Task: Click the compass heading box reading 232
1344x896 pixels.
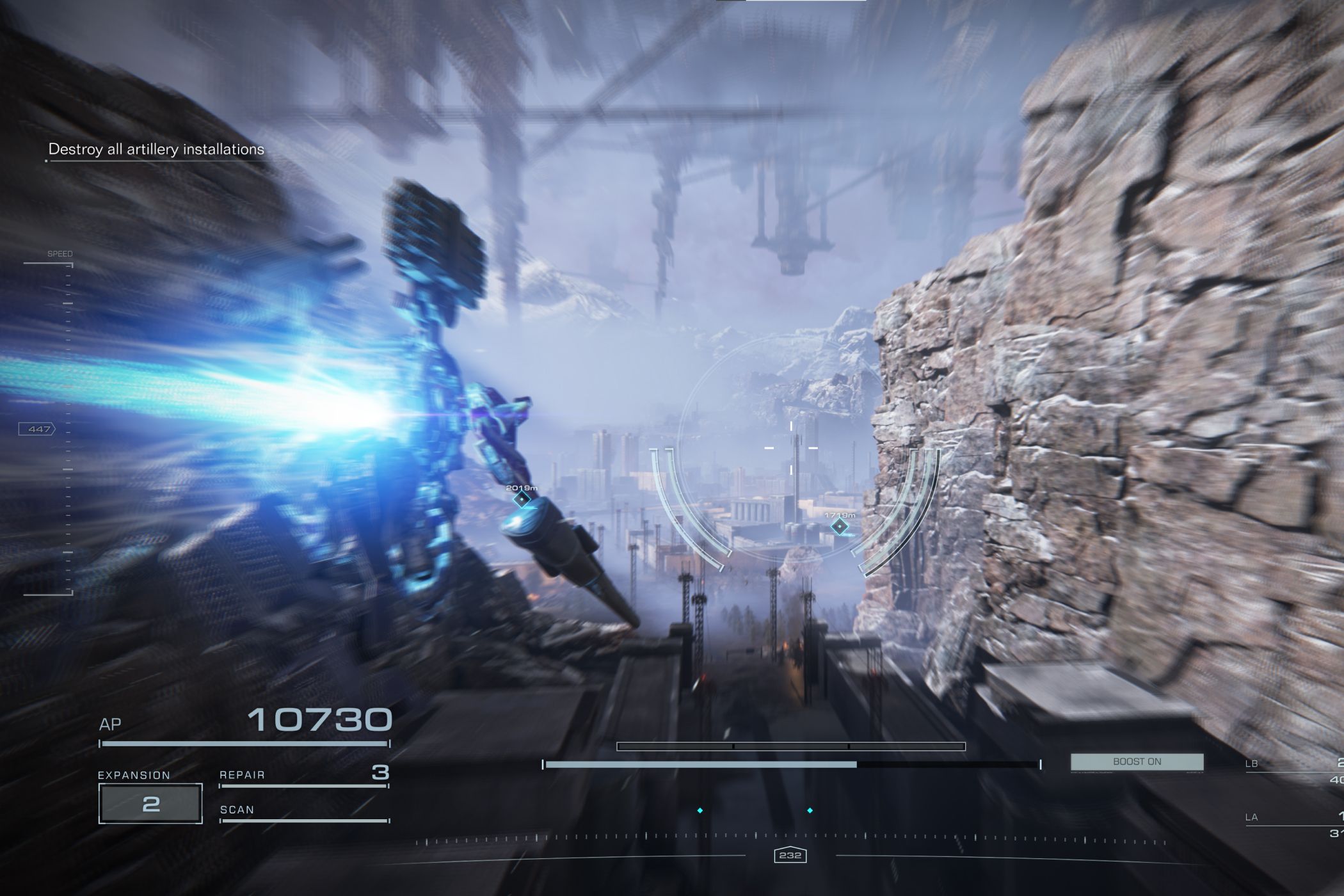Action: 790,855
